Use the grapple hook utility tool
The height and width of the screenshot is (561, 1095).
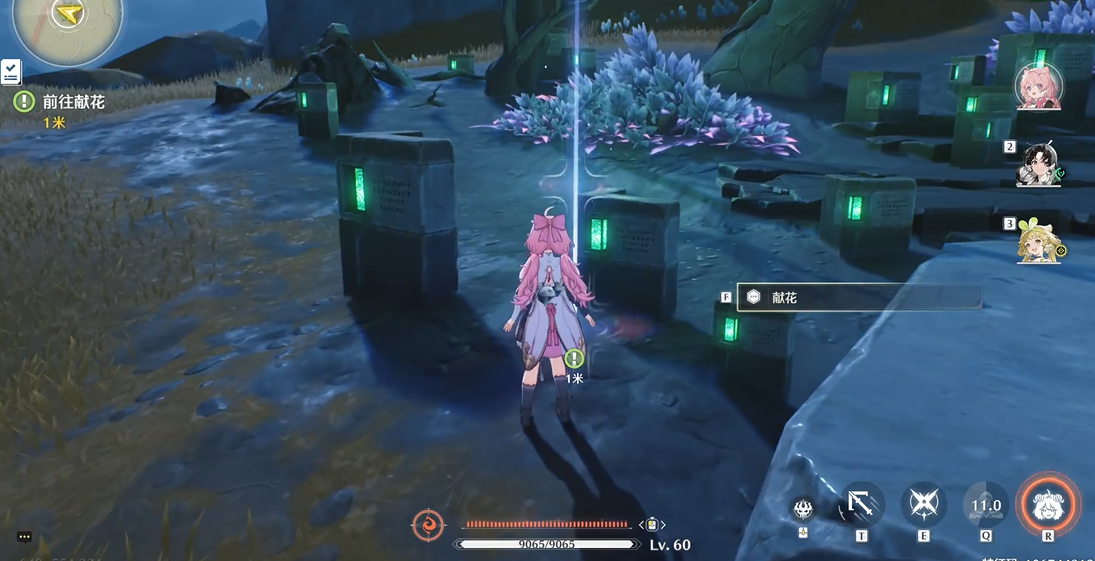[861, 505]
